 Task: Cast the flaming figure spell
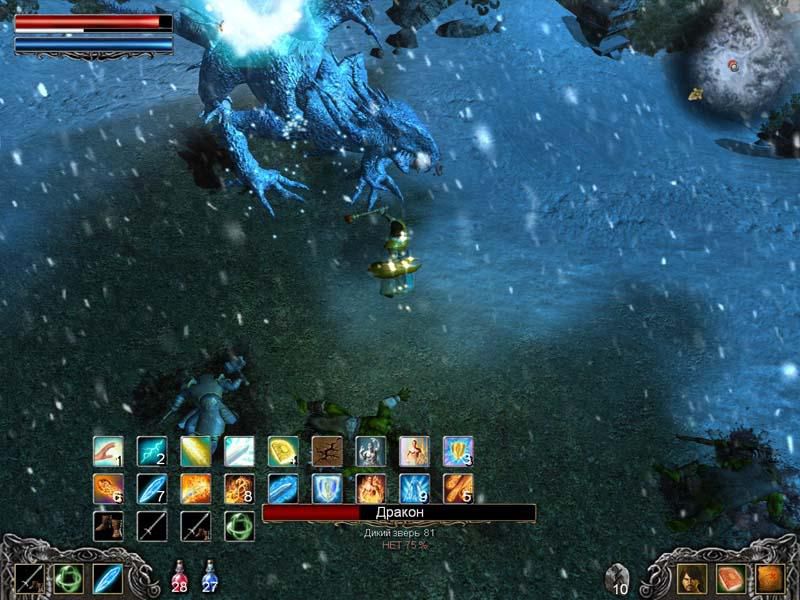click(370, 488)
